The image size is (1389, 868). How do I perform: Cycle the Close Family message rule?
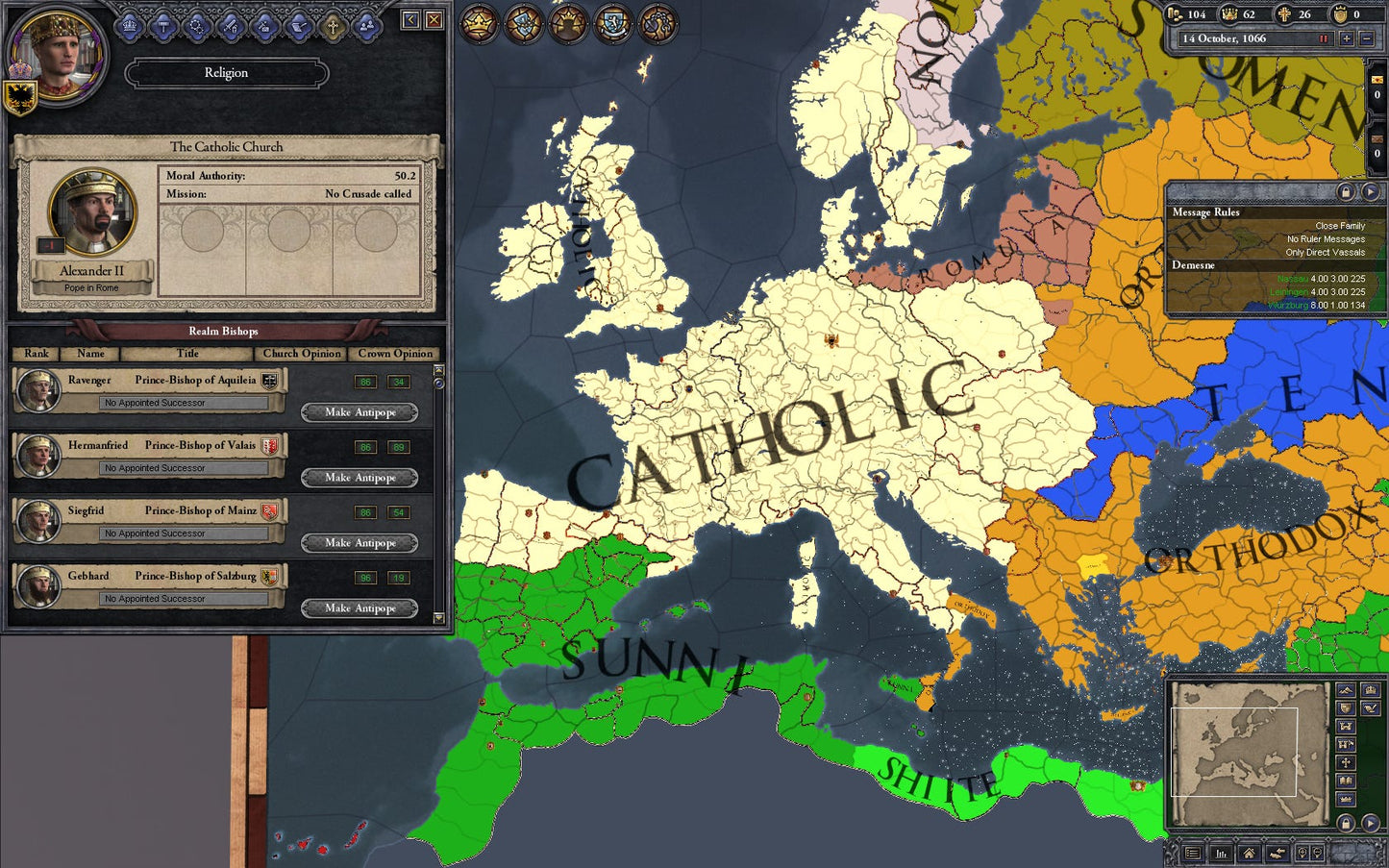coord(1339,225)
